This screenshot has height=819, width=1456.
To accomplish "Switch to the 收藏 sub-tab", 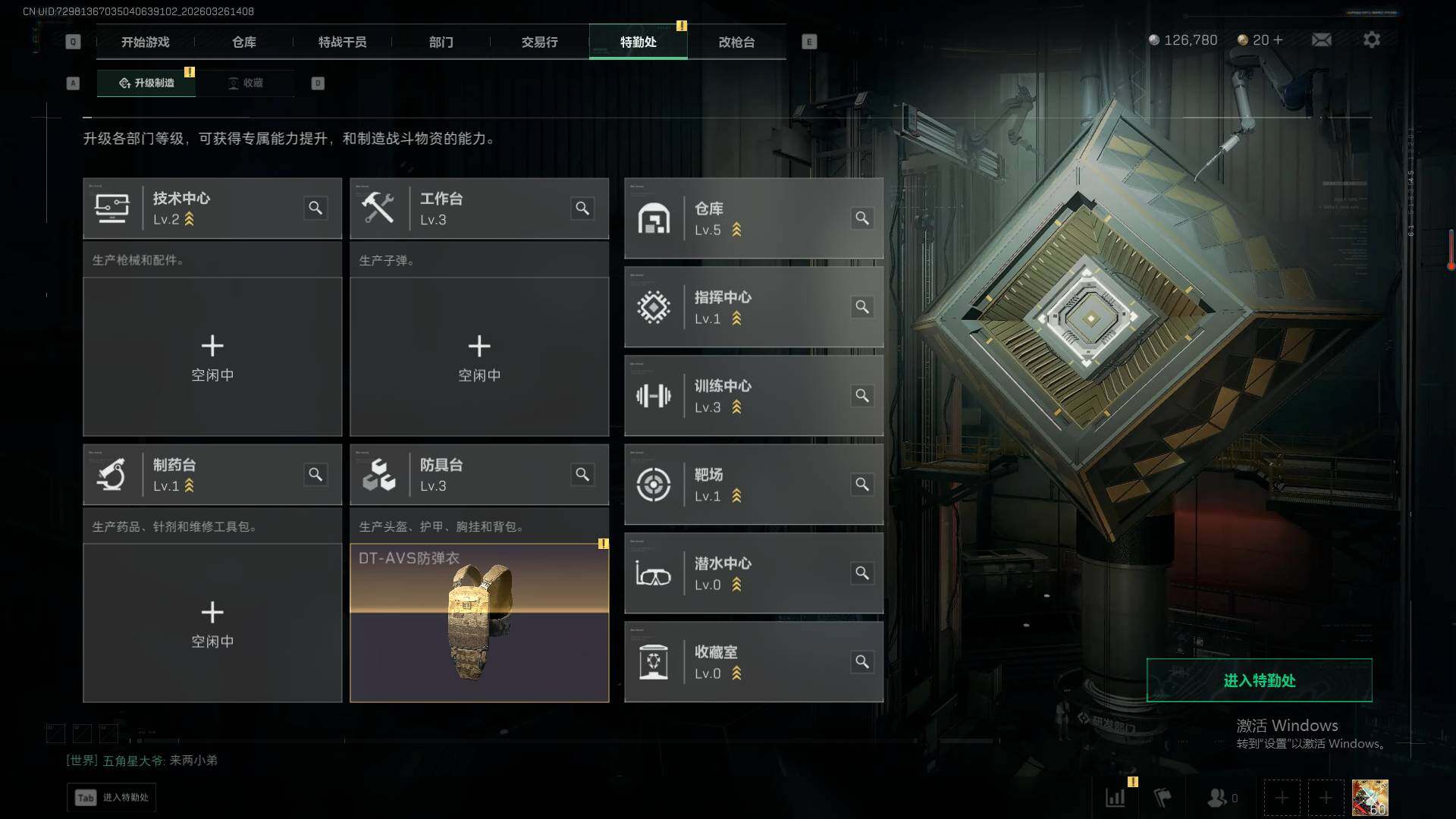I will click(246, 83).
